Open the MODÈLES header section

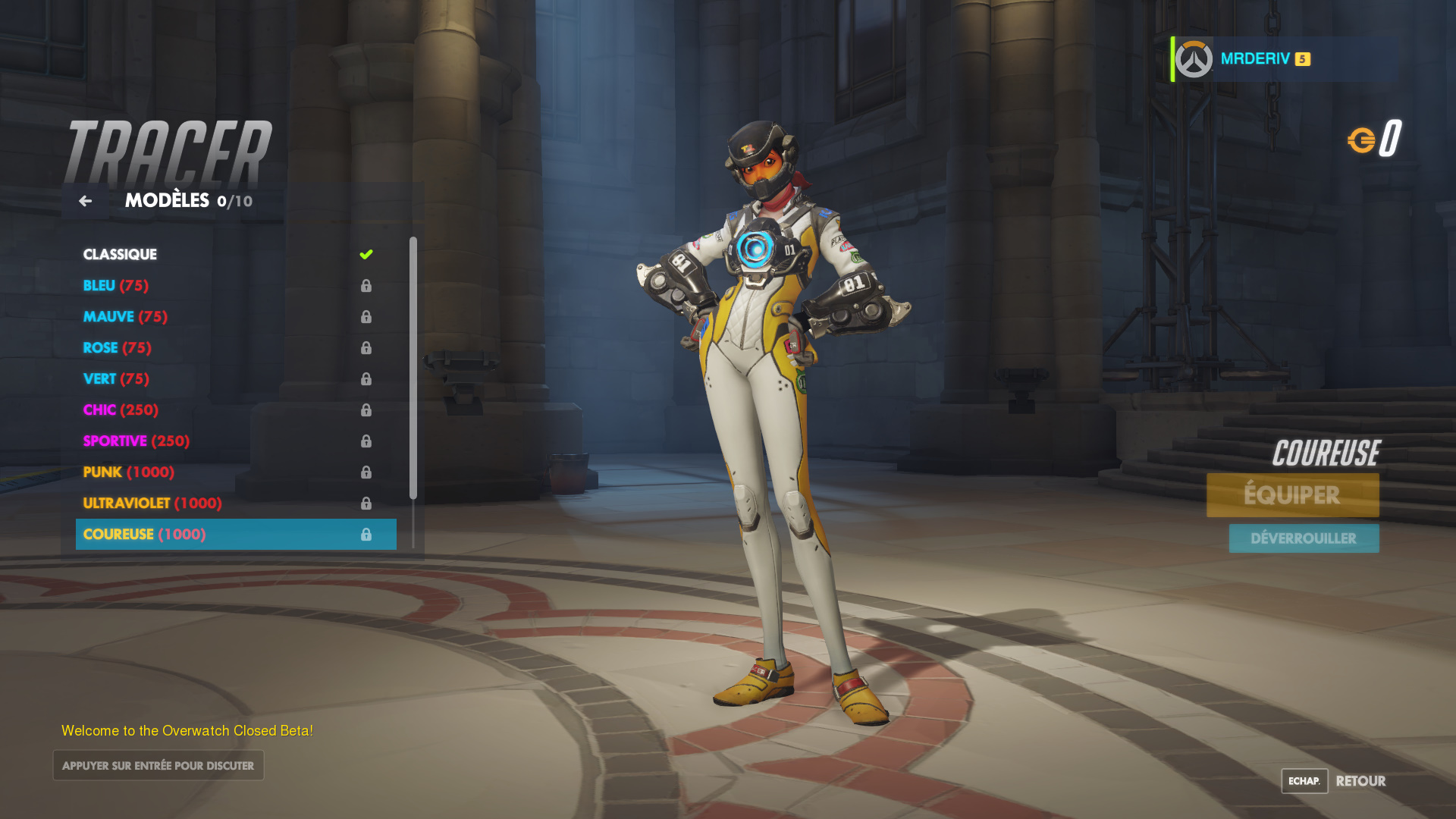click(x=167, y=201)
